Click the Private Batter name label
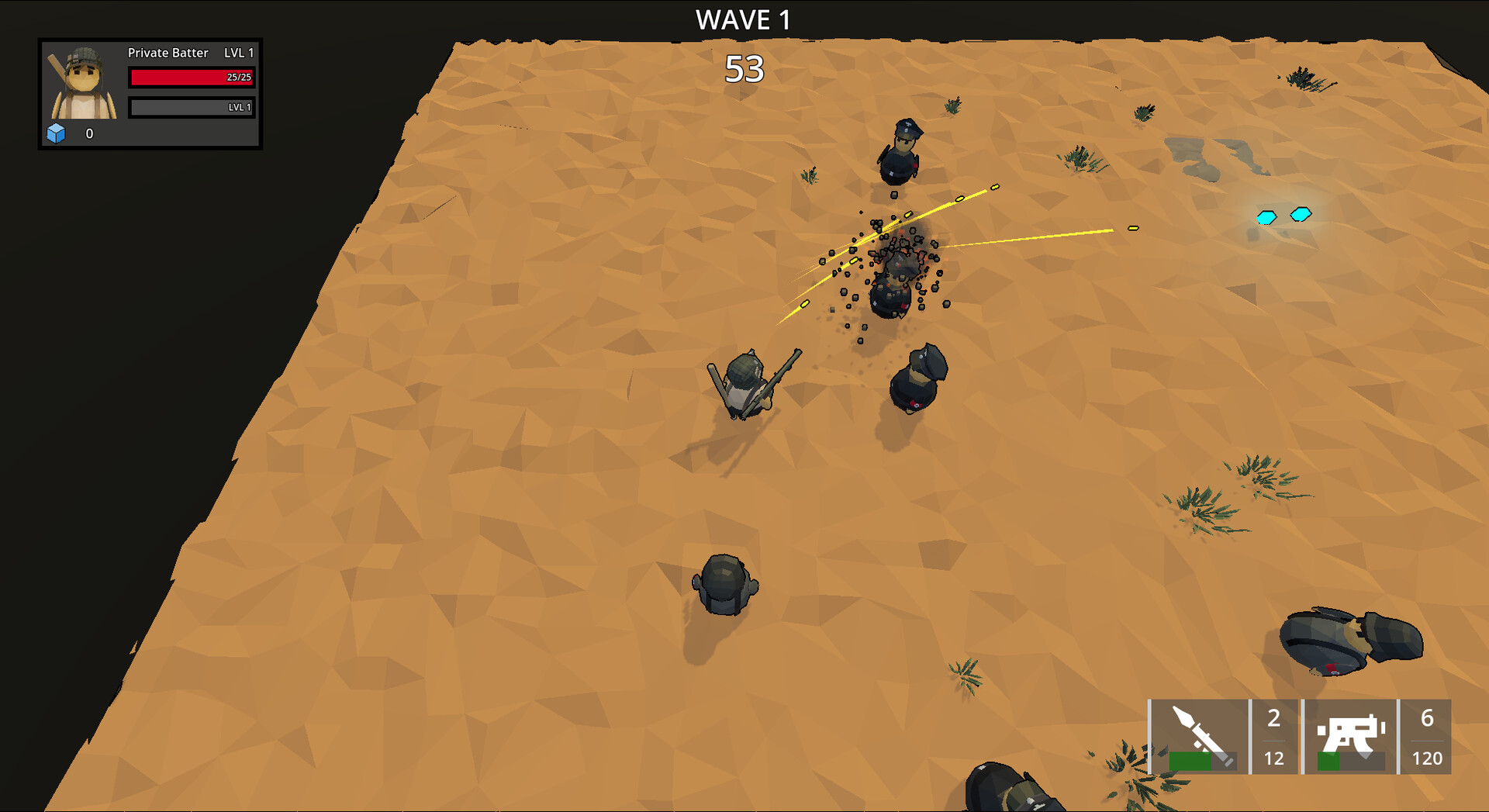 pyautogui.click(x=168, y=53)
